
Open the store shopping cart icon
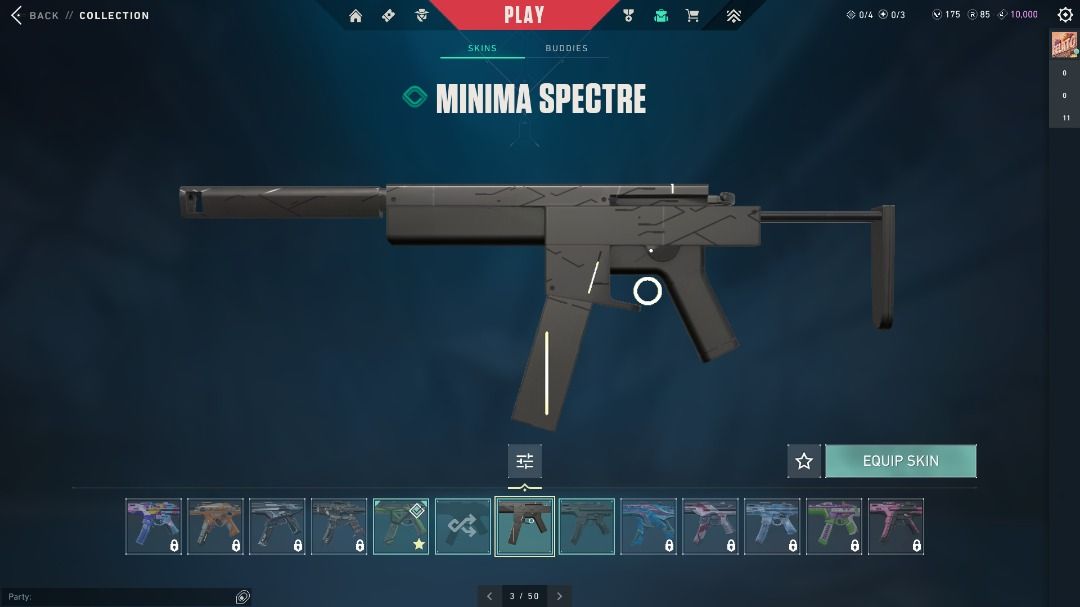[692, 15]
